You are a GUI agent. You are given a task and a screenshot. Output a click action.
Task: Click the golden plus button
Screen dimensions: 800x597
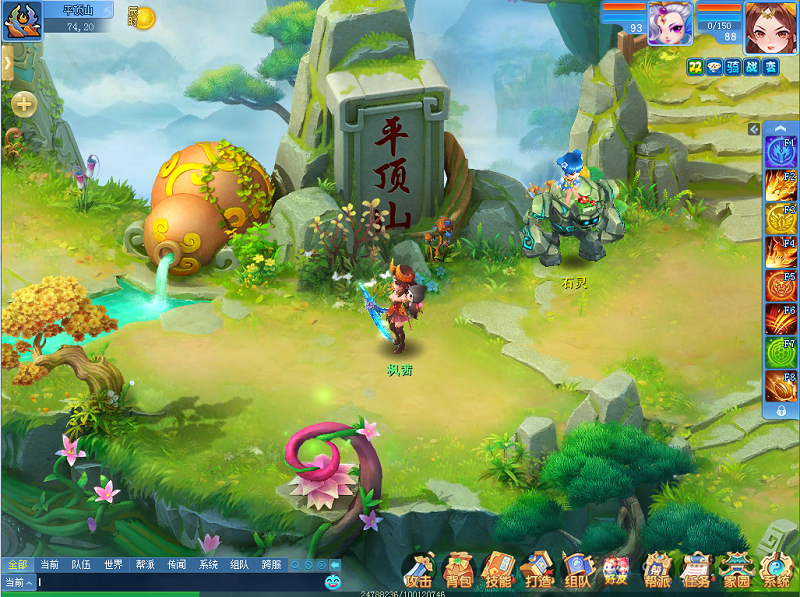click(x=24, y=104)
